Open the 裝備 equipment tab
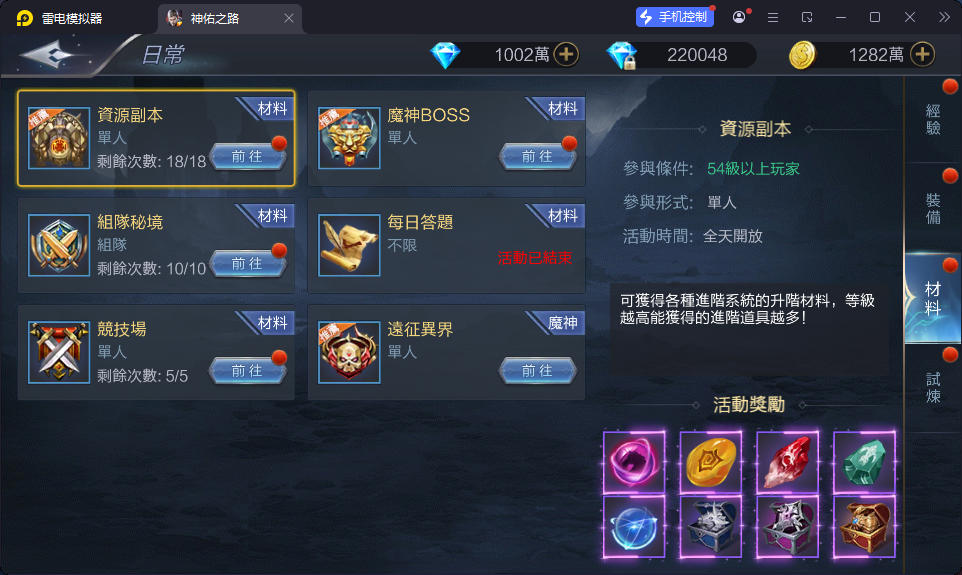This screenshot has height=575, width=962. [933, 209]
